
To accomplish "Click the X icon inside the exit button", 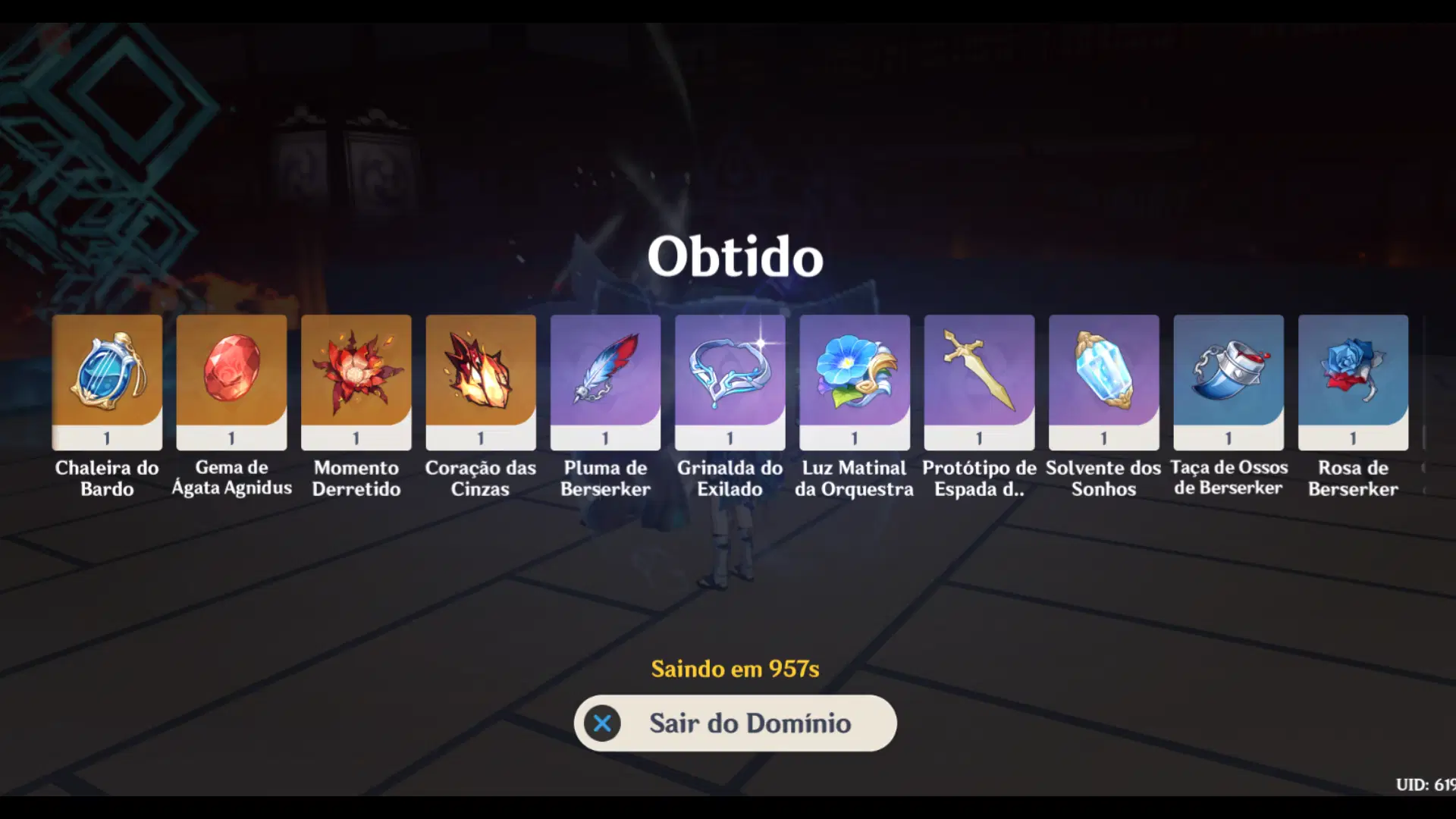I will (603, 723).
